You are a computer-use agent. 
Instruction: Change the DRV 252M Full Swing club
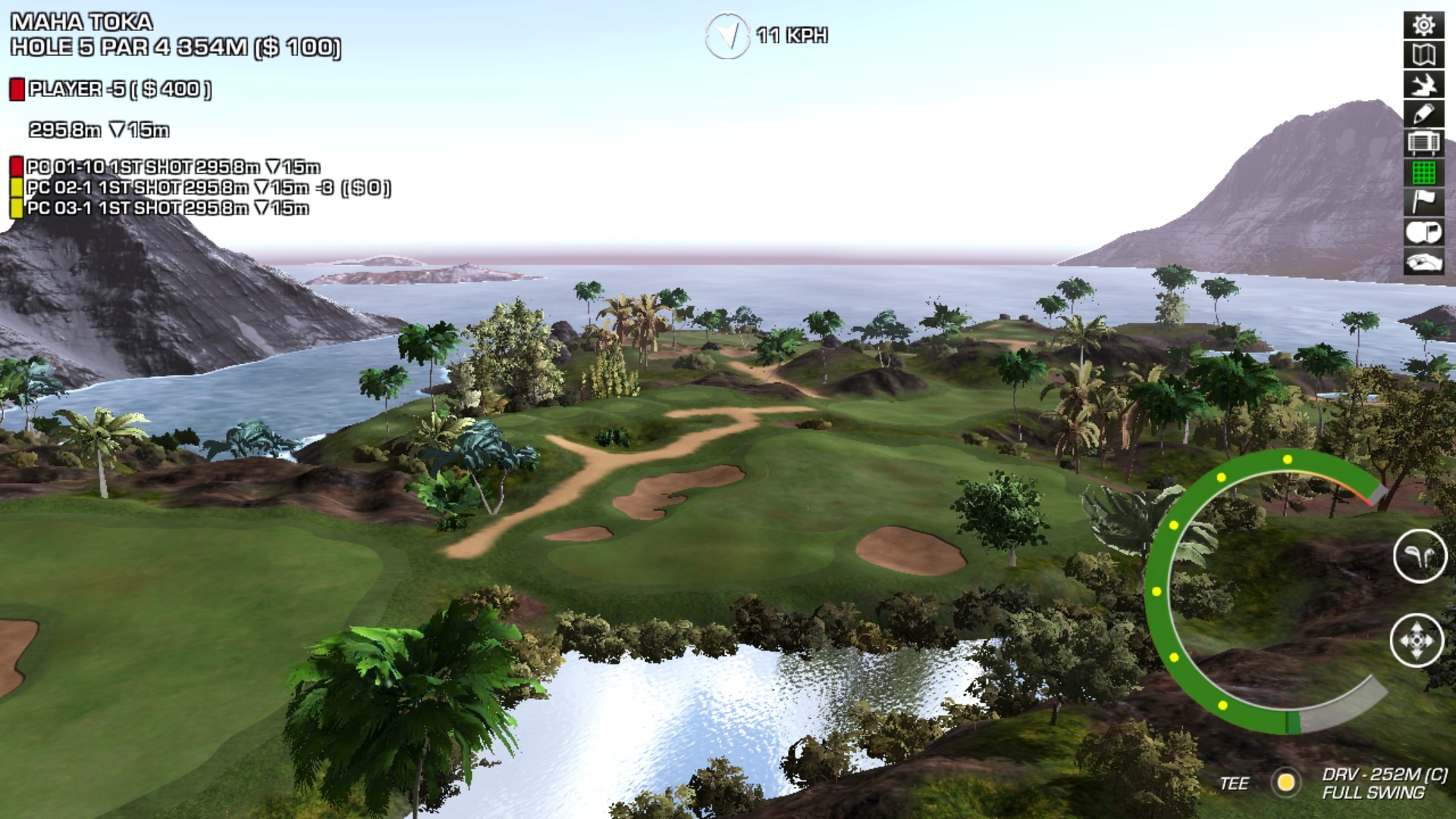coord(1383,783)
